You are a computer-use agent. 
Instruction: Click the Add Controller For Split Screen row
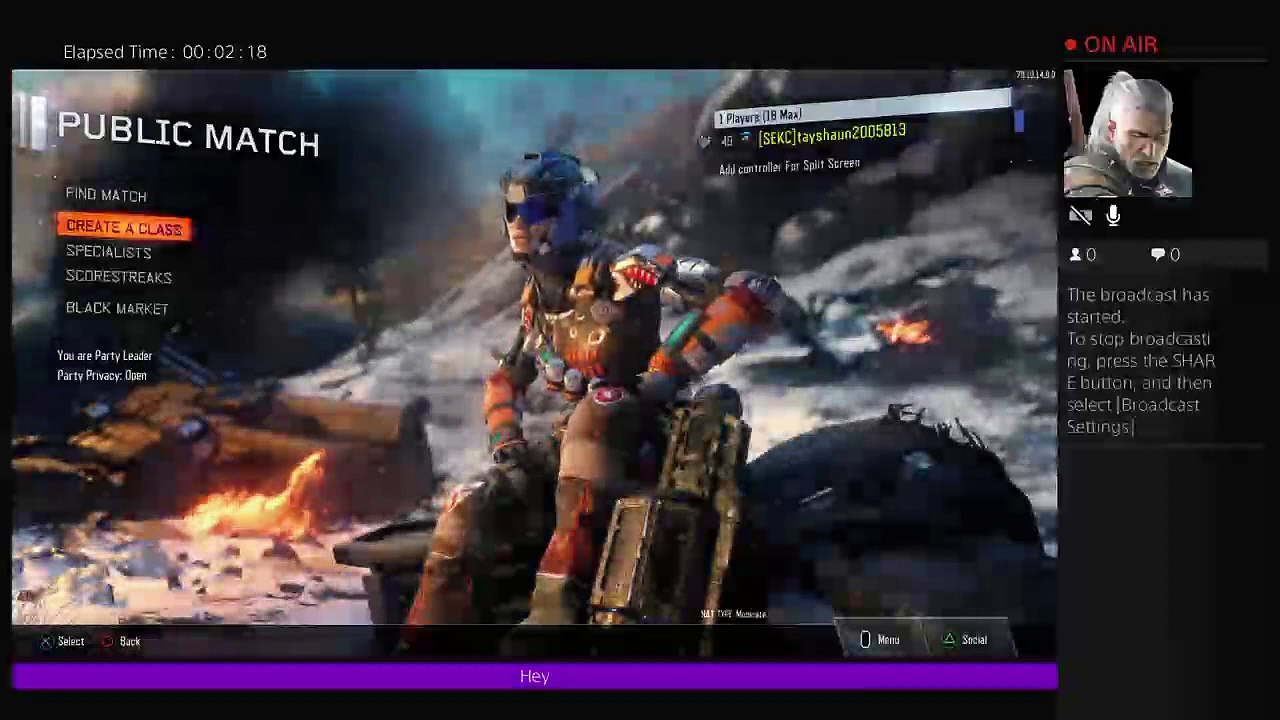(789, 166)
